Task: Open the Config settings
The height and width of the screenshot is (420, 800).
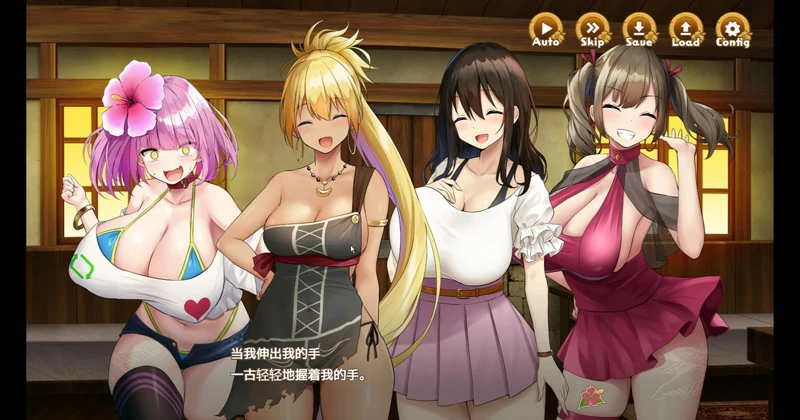Action: (732, 29)
